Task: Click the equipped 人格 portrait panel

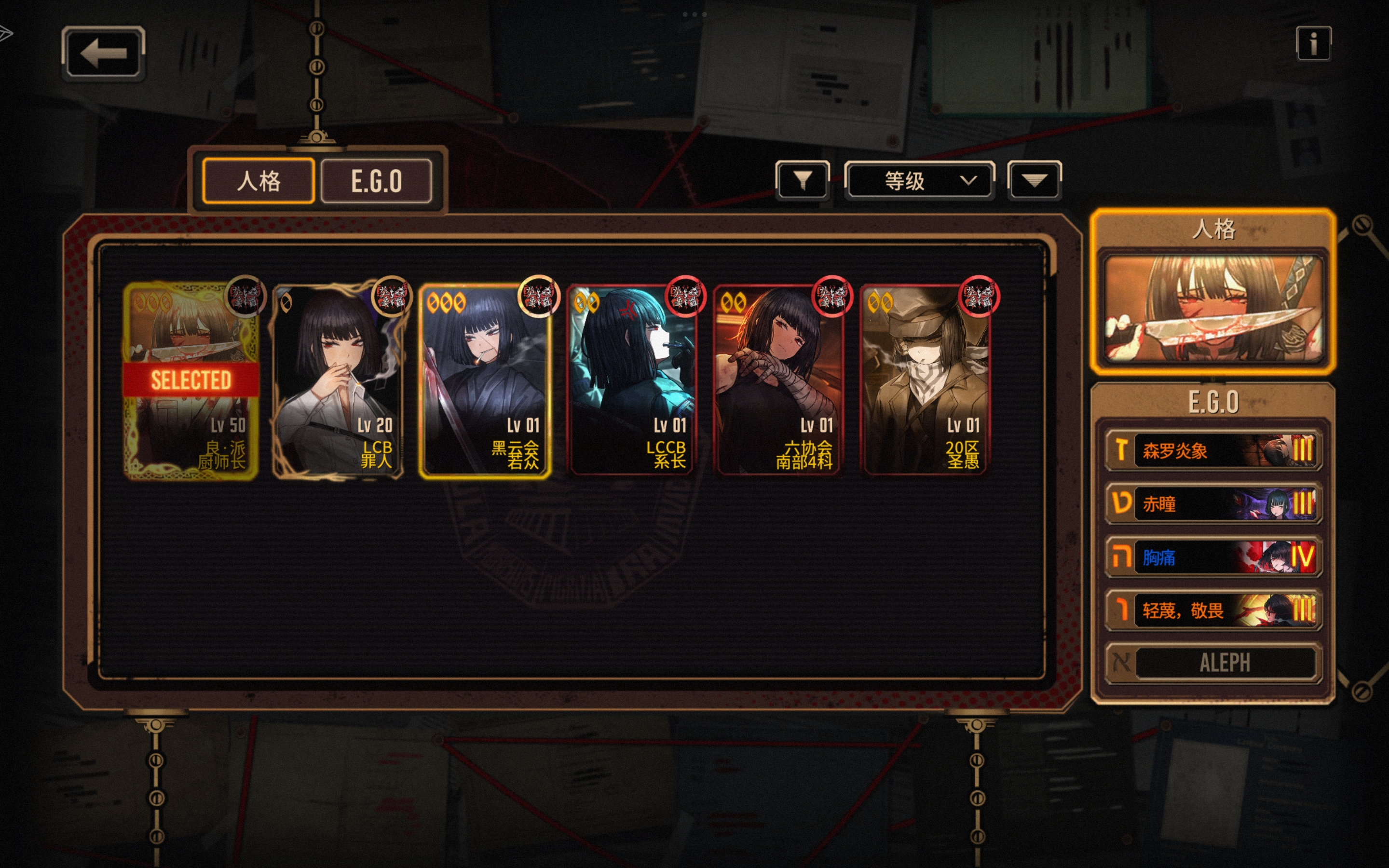Action: pyautogui.click(x=1213, y=308)
